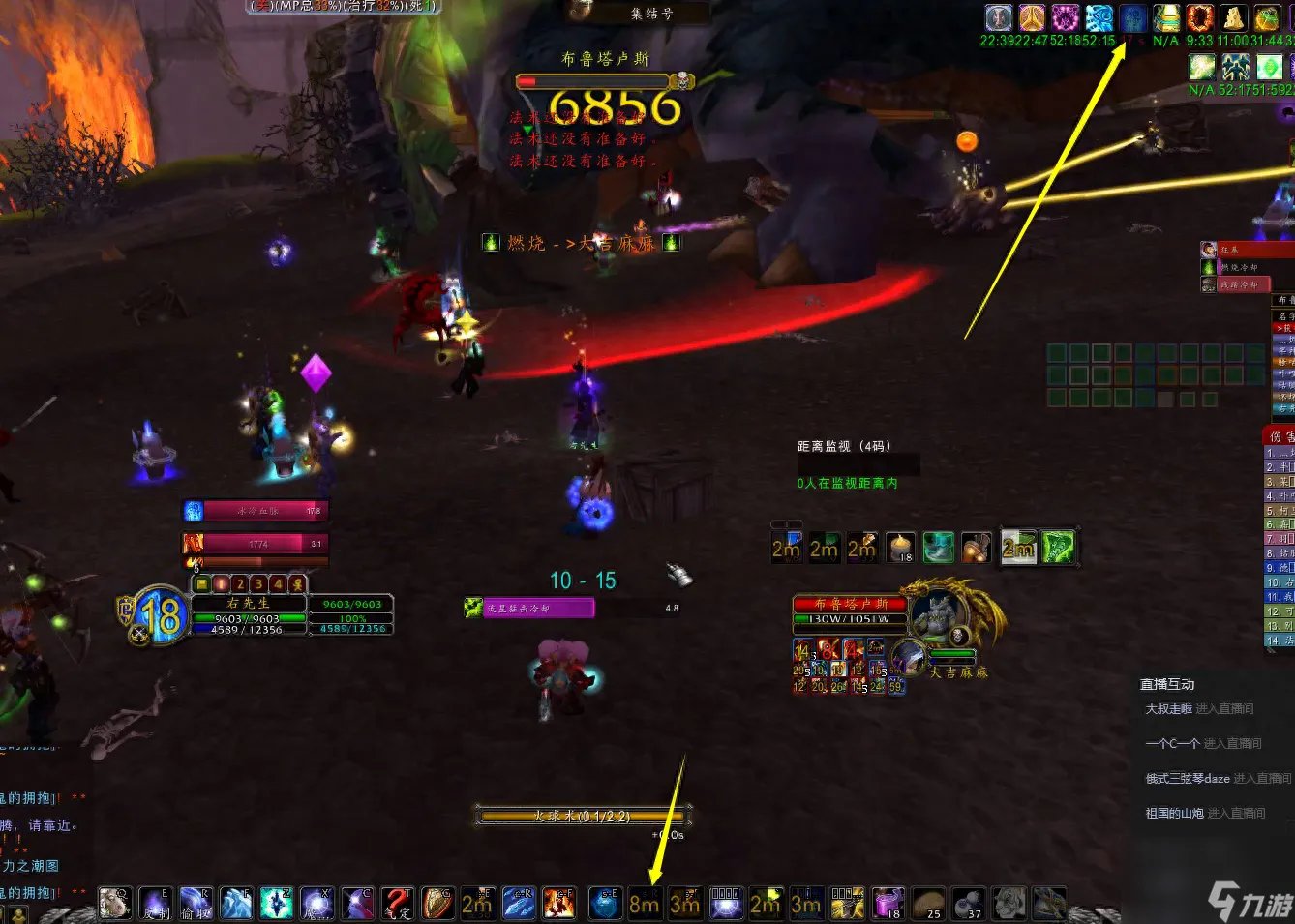Activate the red question mark 气定 ability

397,903
